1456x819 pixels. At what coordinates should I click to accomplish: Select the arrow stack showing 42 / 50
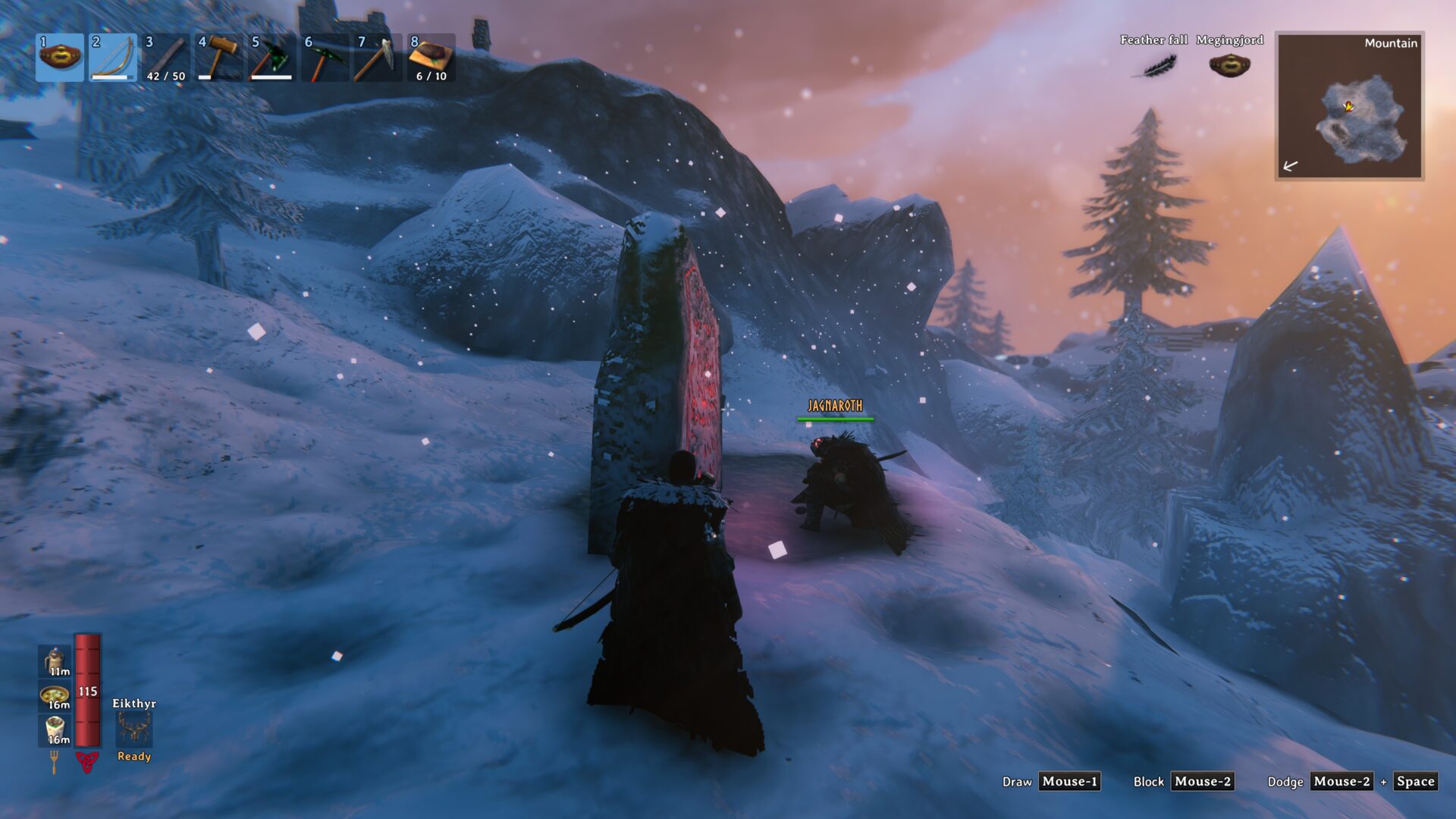click(166, 58)
